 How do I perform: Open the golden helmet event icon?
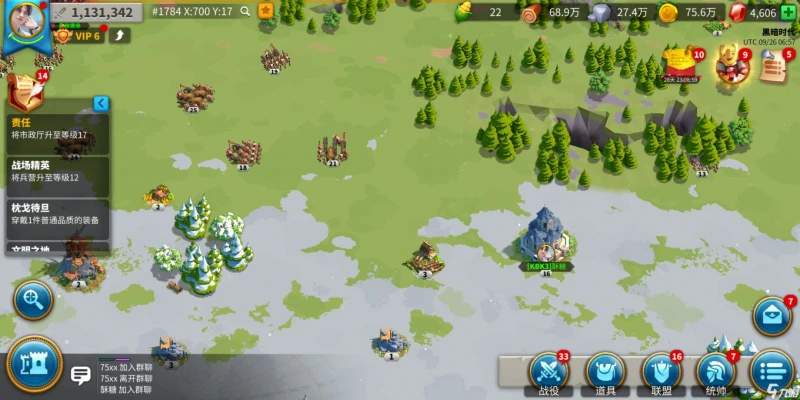pyautogui.click(x=730, y=64)
